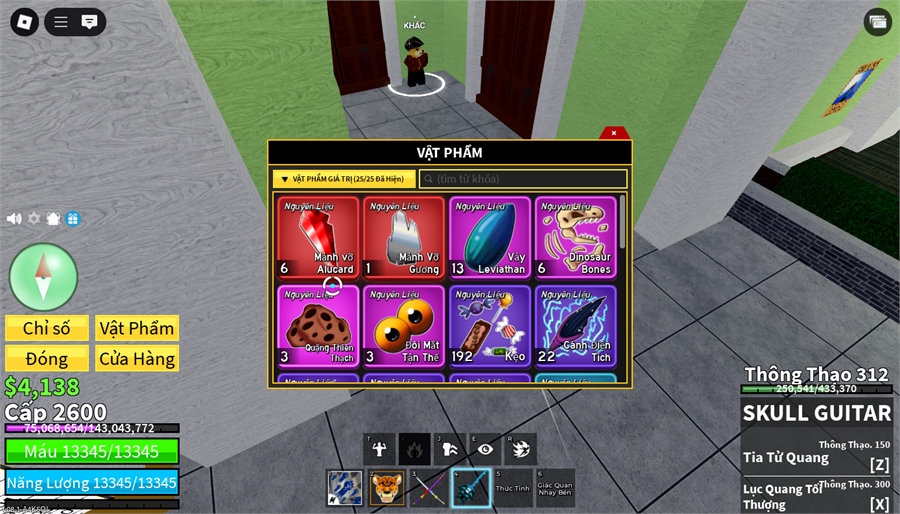This screenshot has width=900, height=514.
Task: Select the Quặng Thiên Thạch item
Action: pyautogui.click(x=318, y=326)
